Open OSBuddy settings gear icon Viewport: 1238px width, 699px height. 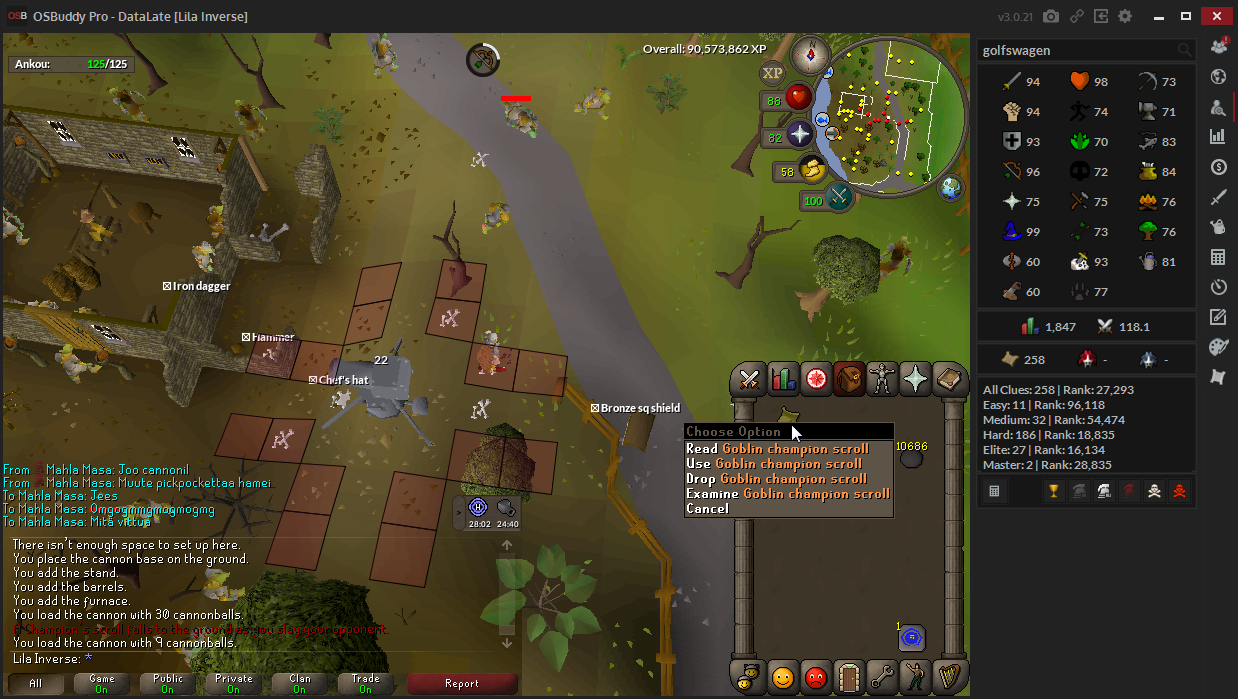coord(1125,17)
